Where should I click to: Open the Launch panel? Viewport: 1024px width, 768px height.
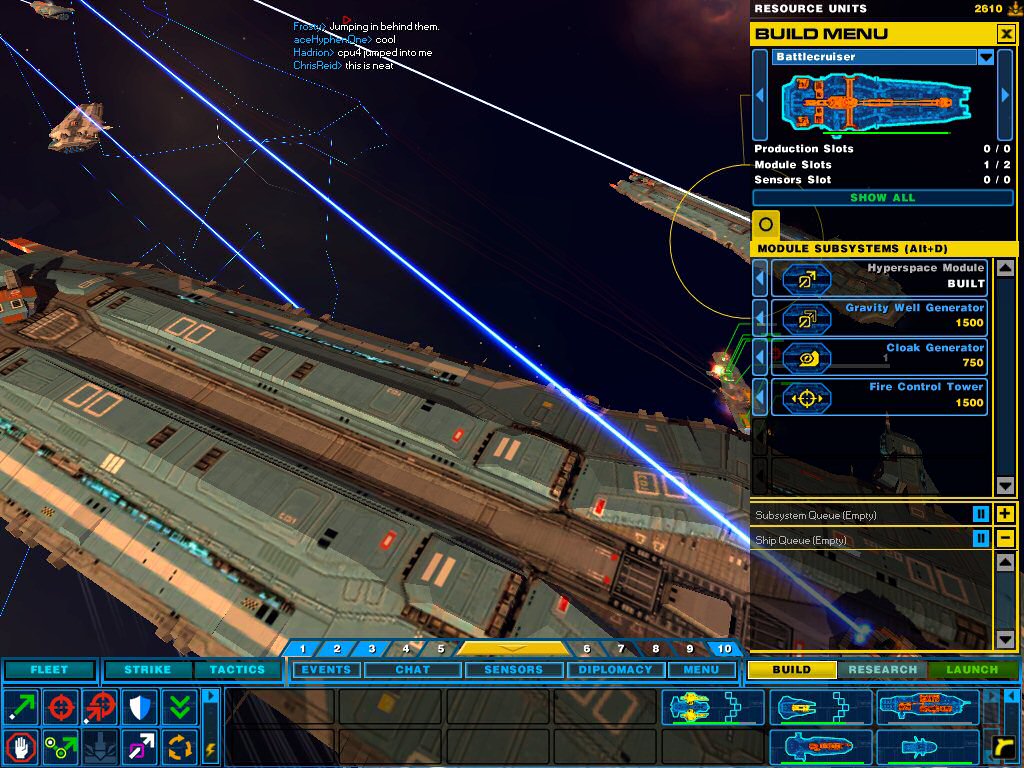[x=972, y=669]
